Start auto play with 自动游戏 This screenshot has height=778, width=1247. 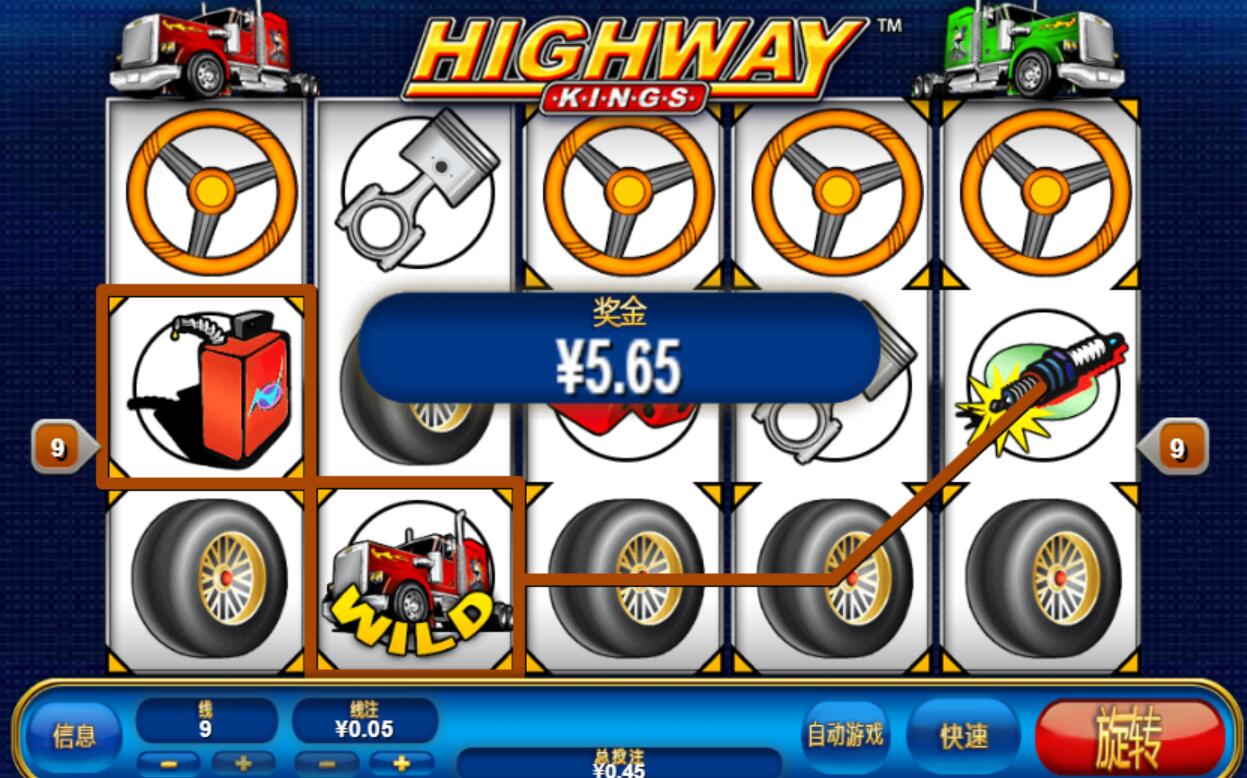click(845, 736)
